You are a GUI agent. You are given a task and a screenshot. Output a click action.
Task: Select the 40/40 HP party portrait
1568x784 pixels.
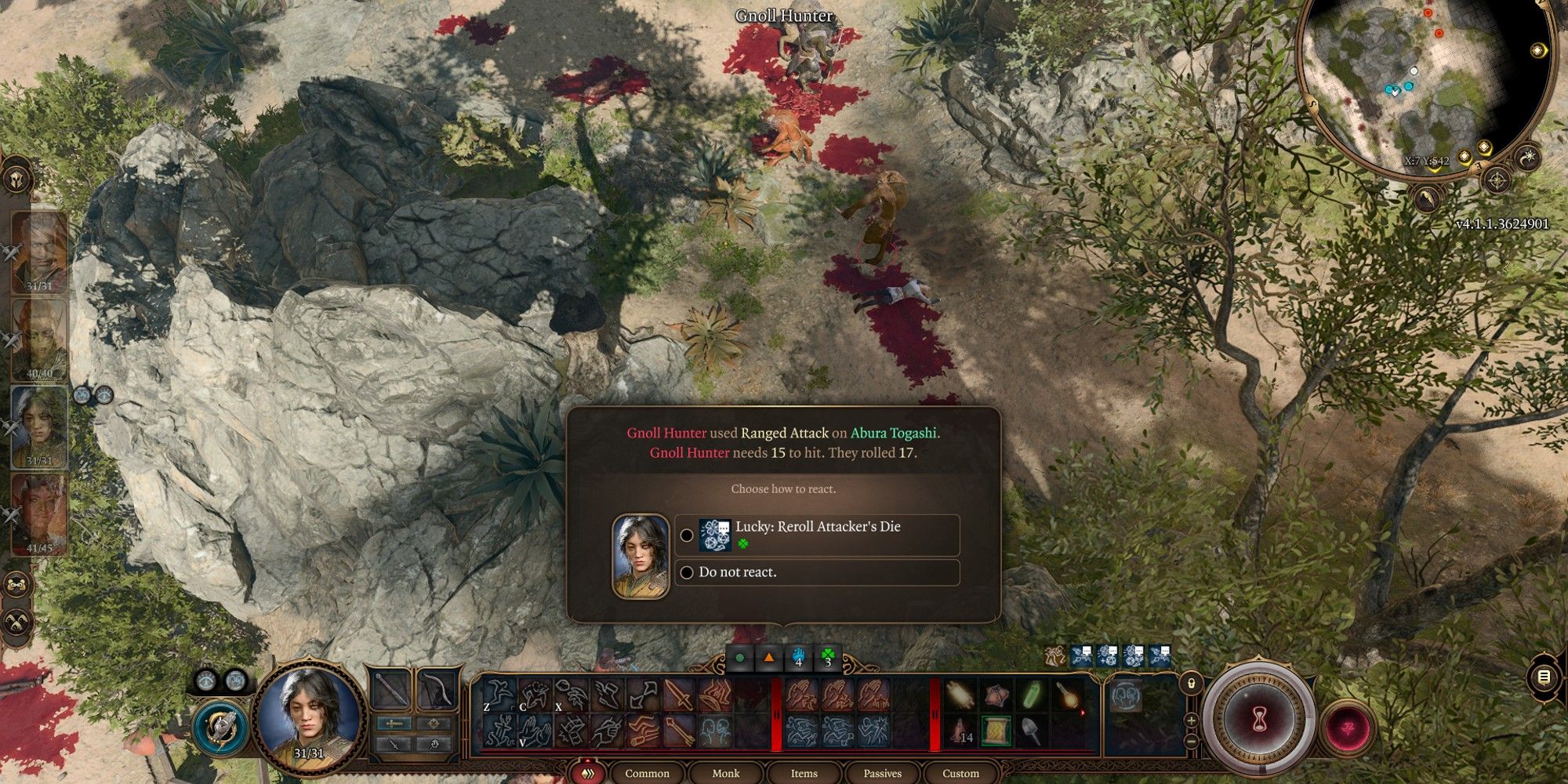[x=39, y=339]
